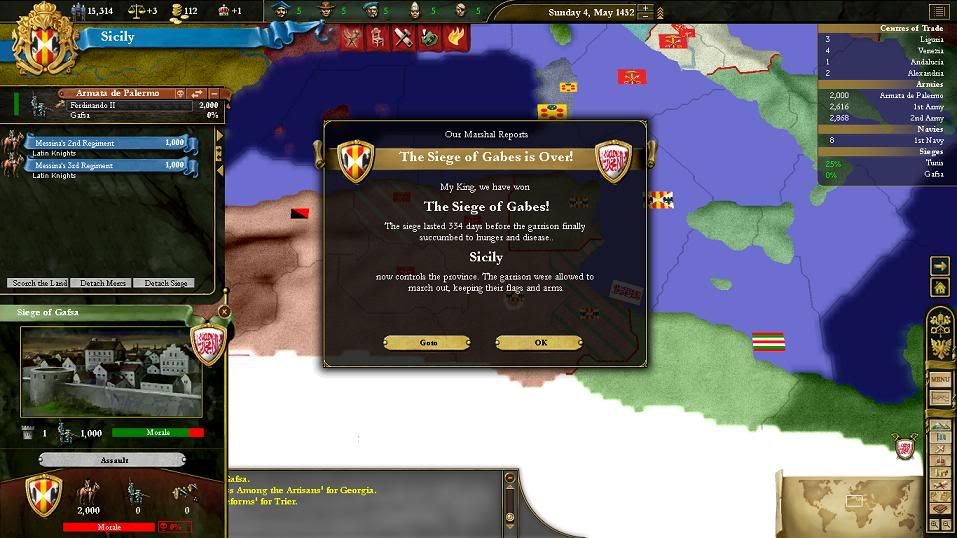Click the home capital button

tap(940, 288)
